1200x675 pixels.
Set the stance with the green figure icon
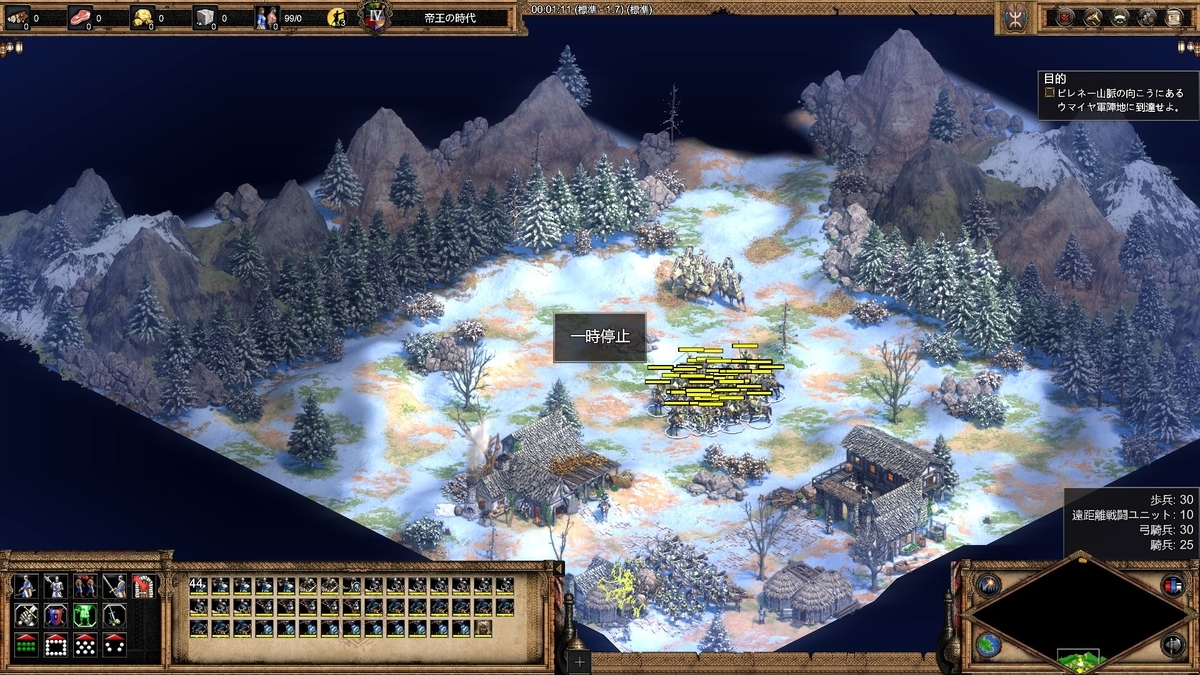(85, 617)
